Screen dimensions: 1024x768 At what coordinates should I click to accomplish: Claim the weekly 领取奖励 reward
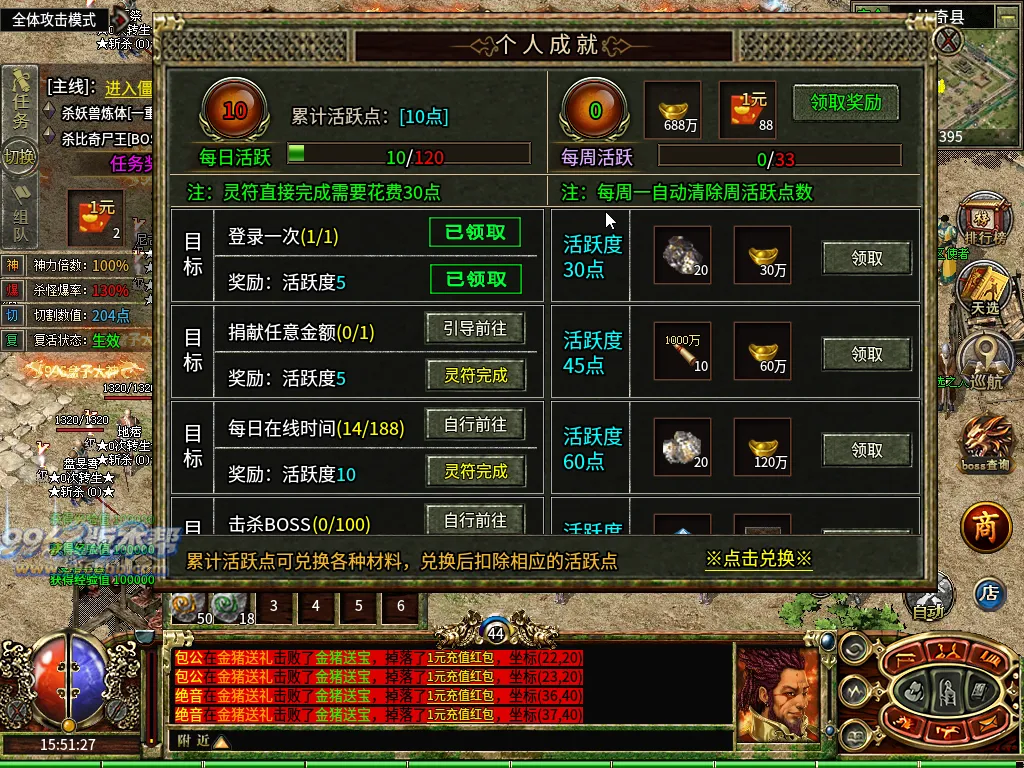point(845,102)
